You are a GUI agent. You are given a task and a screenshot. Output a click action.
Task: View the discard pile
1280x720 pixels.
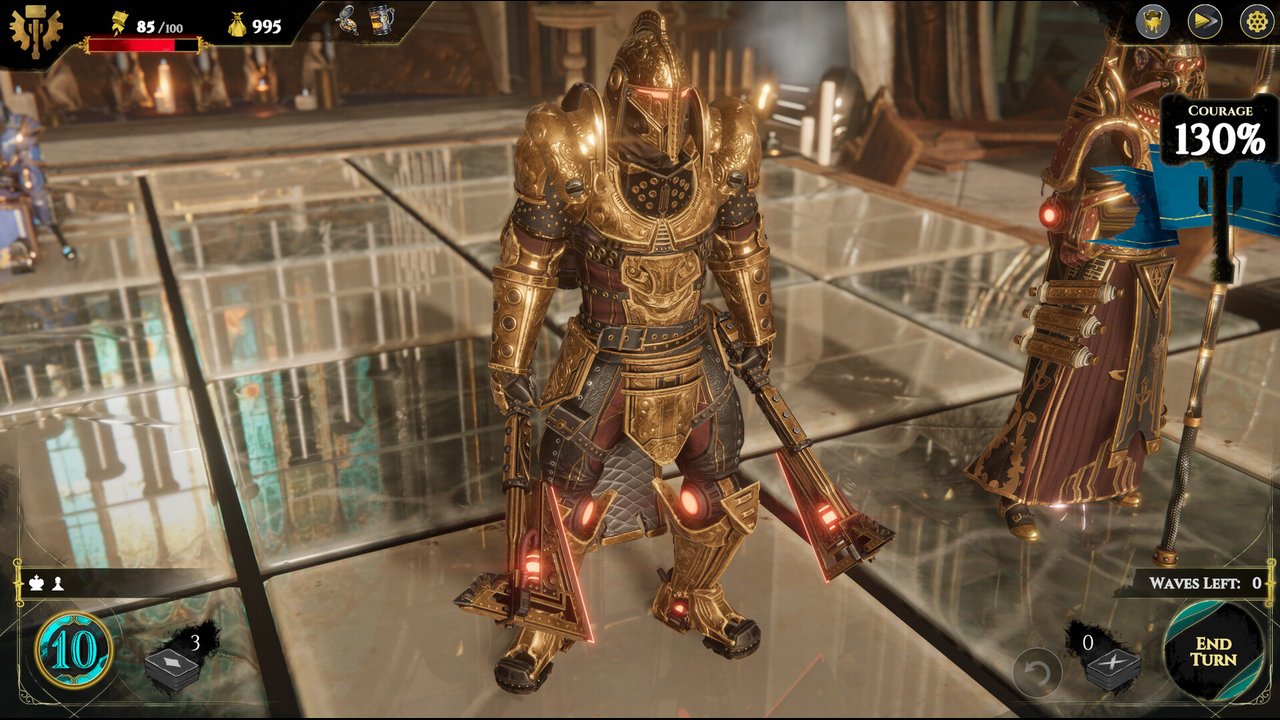click(1111, 667)
